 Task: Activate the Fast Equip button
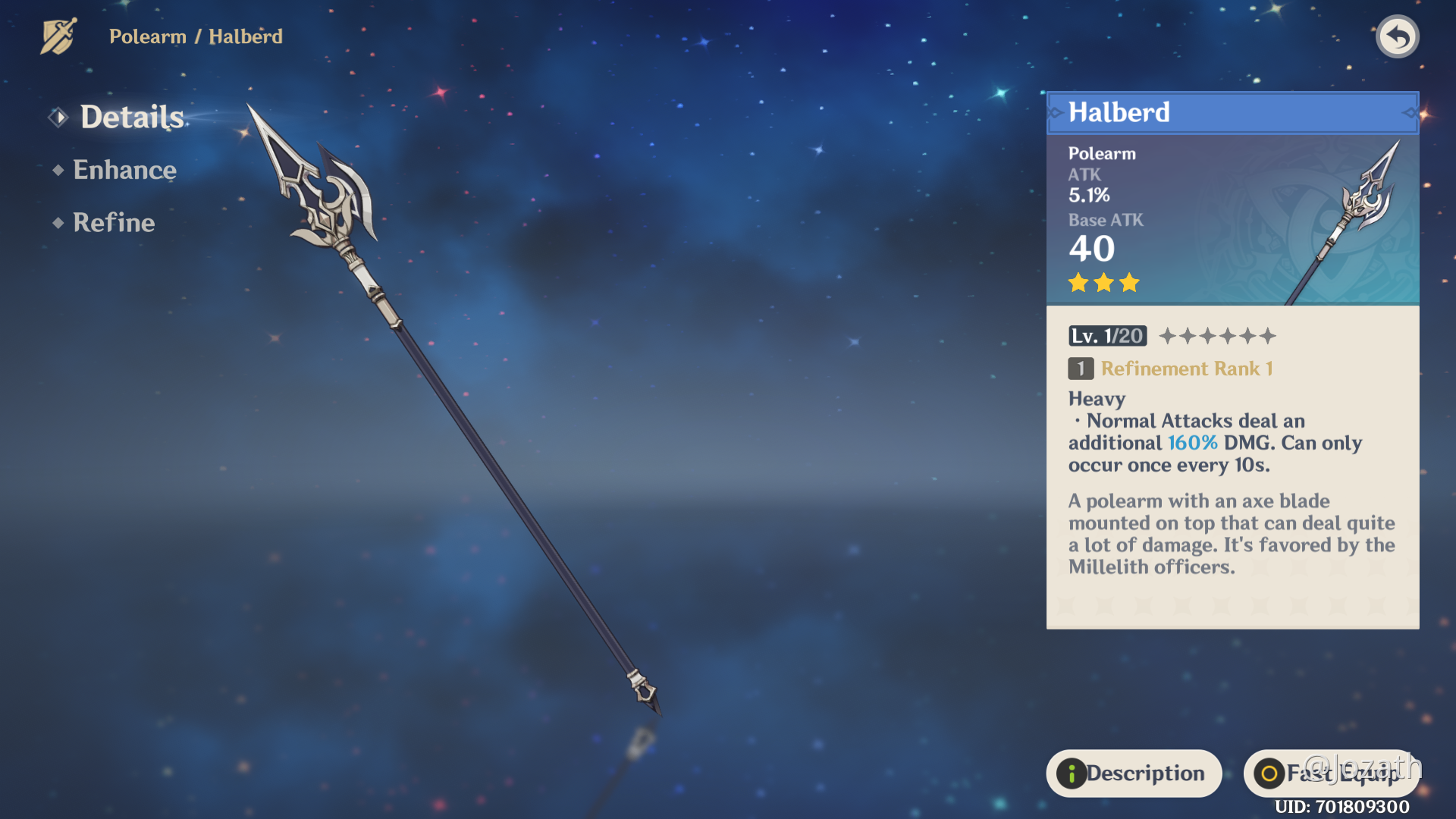pyautogui.click(x=1330, y=773)
